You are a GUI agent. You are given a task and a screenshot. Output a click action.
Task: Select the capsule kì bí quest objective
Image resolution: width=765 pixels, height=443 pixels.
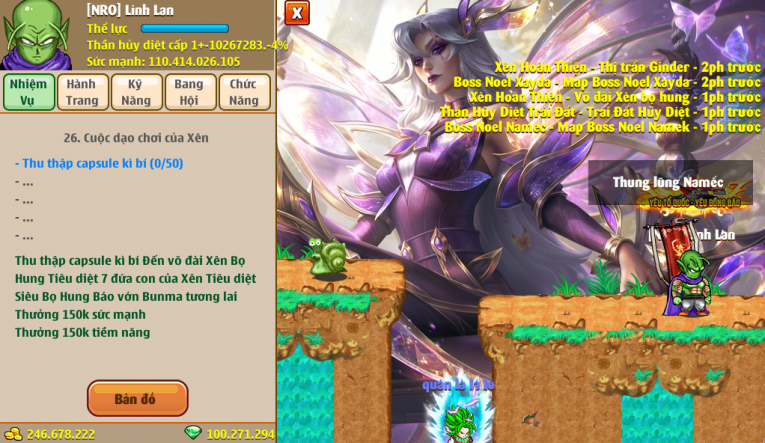[99, 163]
